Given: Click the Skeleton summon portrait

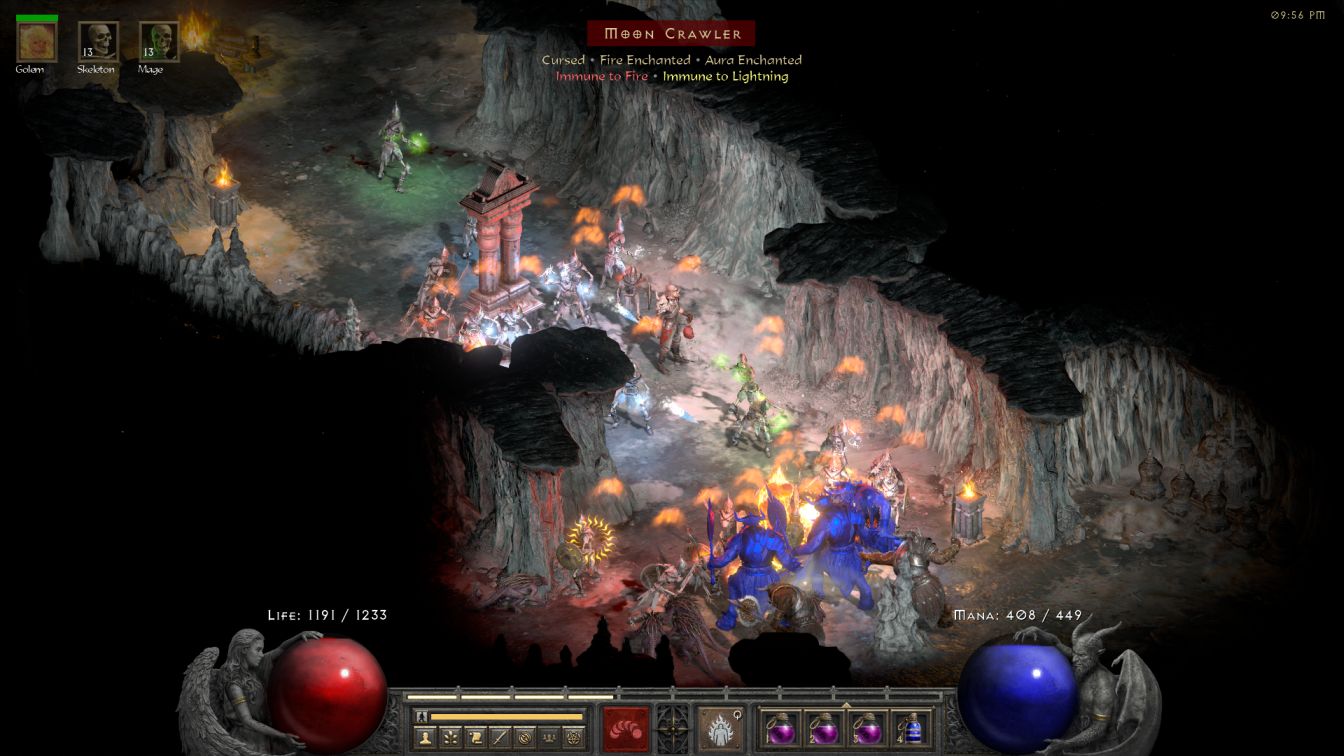Looking at the screenshot, I should click(98, 42).
